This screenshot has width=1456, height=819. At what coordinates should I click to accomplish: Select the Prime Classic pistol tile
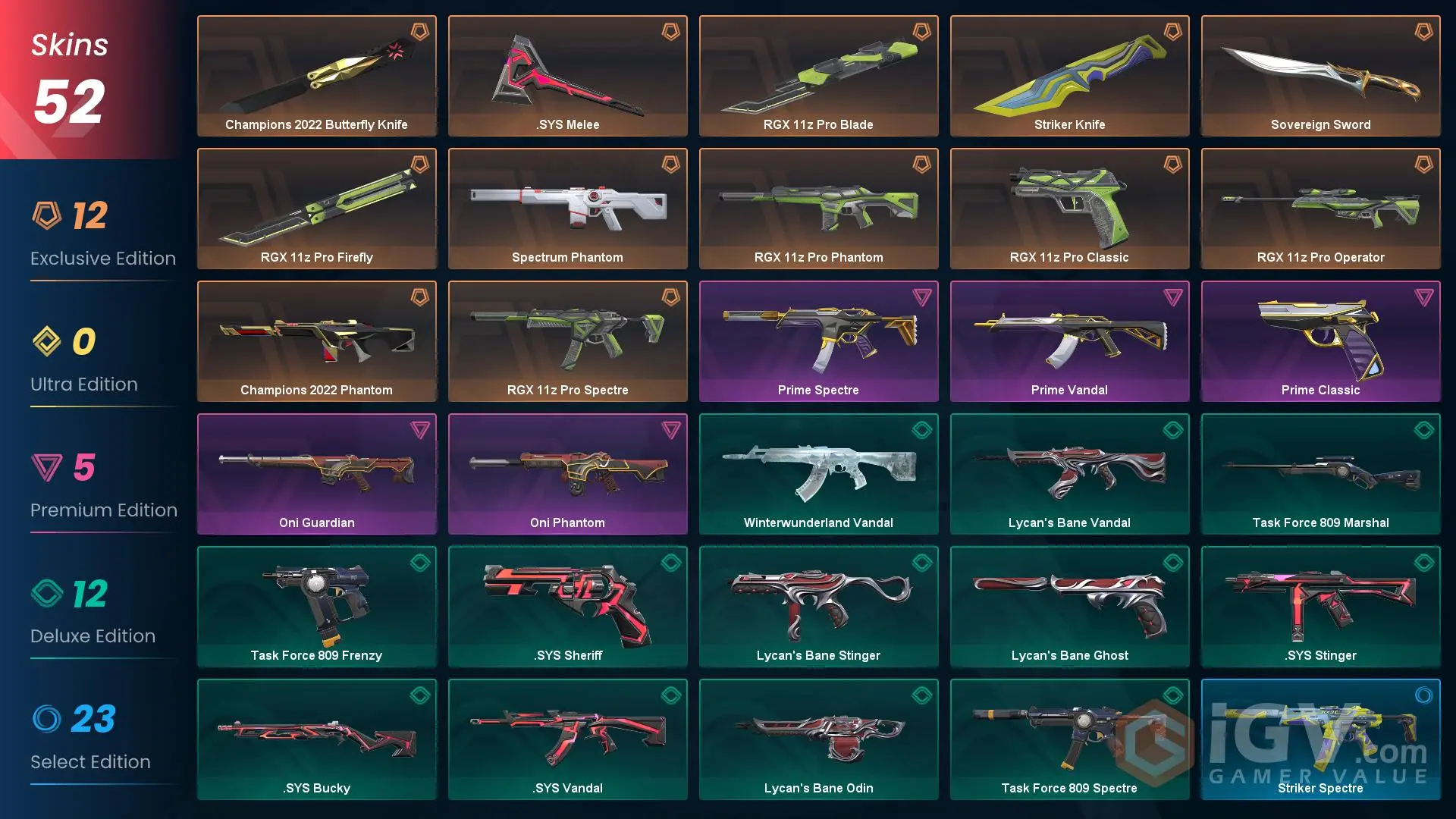point(1320,341)
